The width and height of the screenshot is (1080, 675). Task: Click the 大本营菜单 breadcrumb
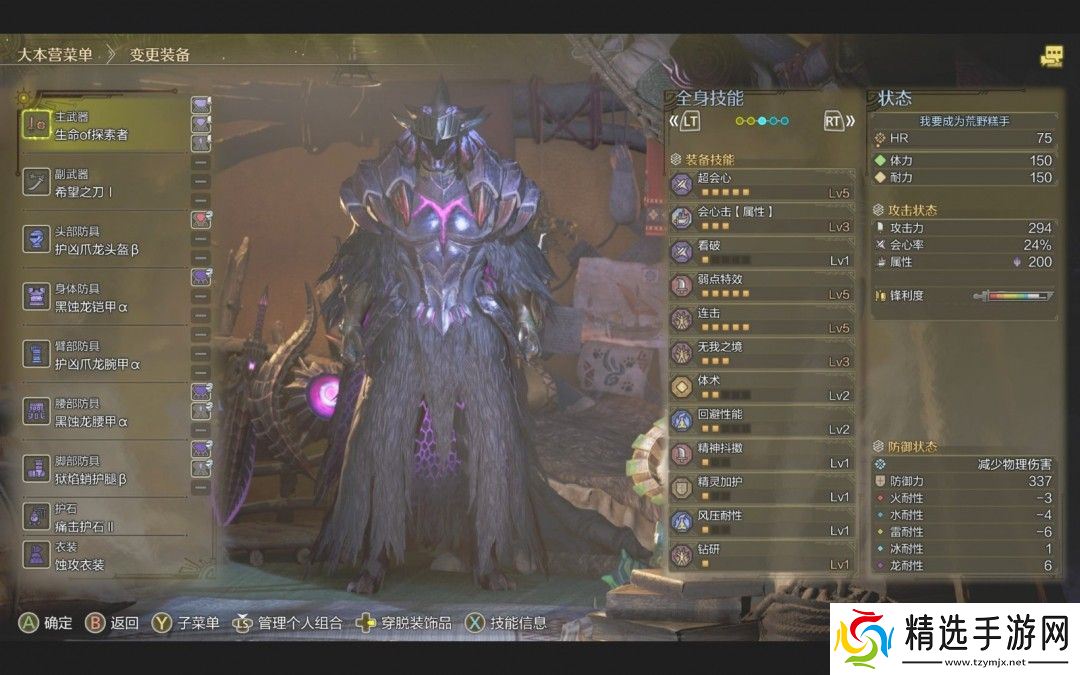53,55
